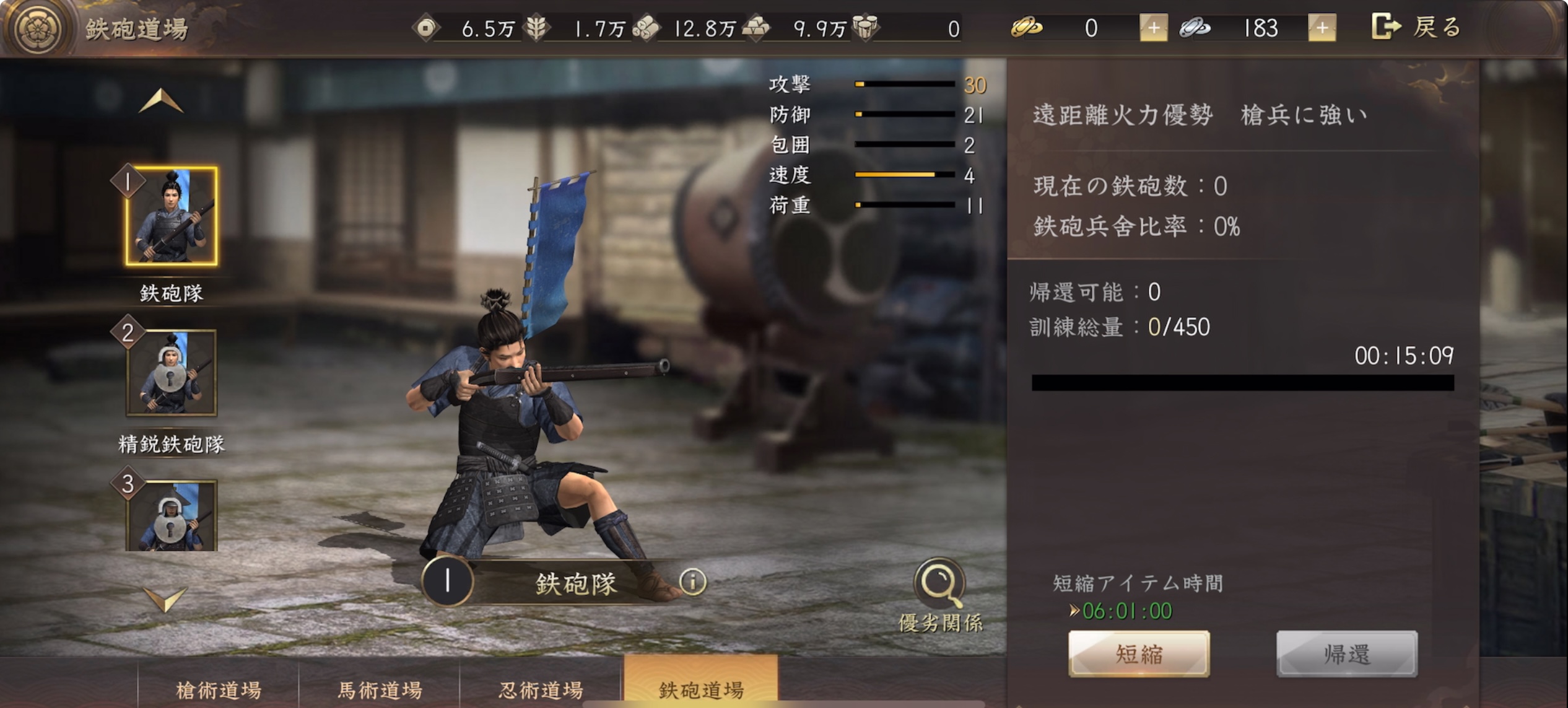1568x708 pixels.
Task: Click the clan crest emblem icon
Action: point(38,28)
